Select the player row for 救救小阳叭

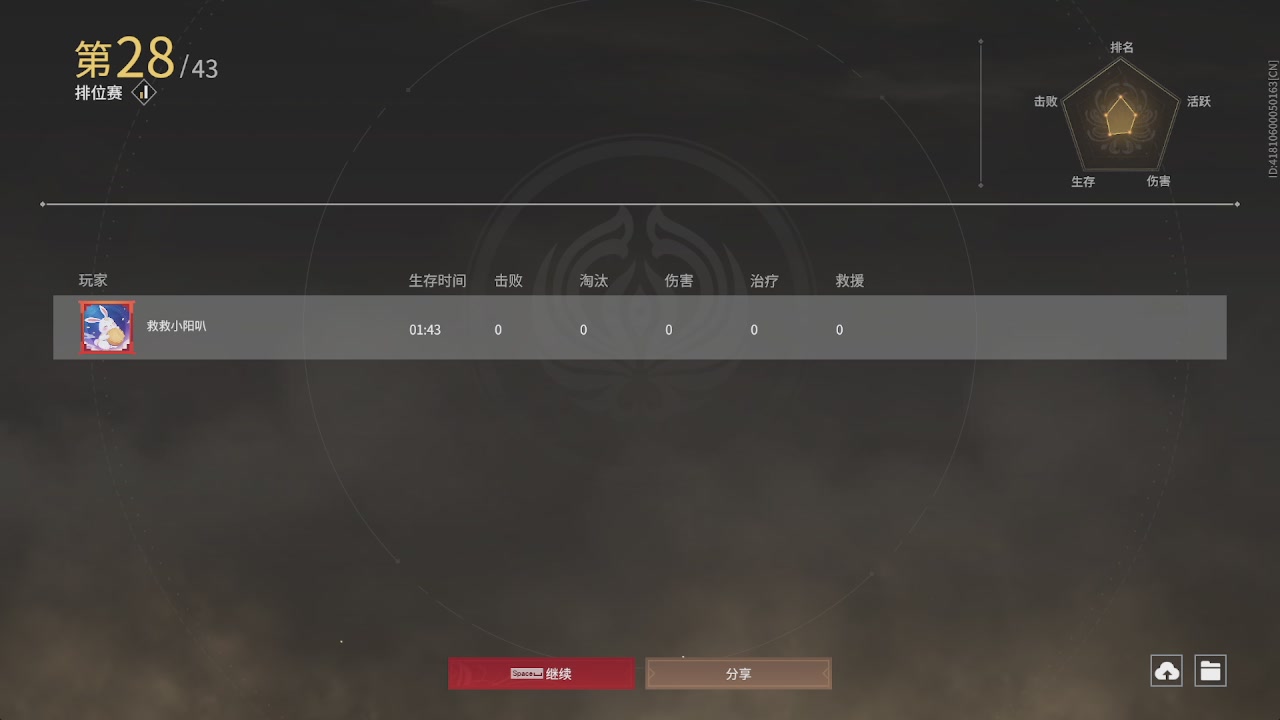click(x=640, y=327)
